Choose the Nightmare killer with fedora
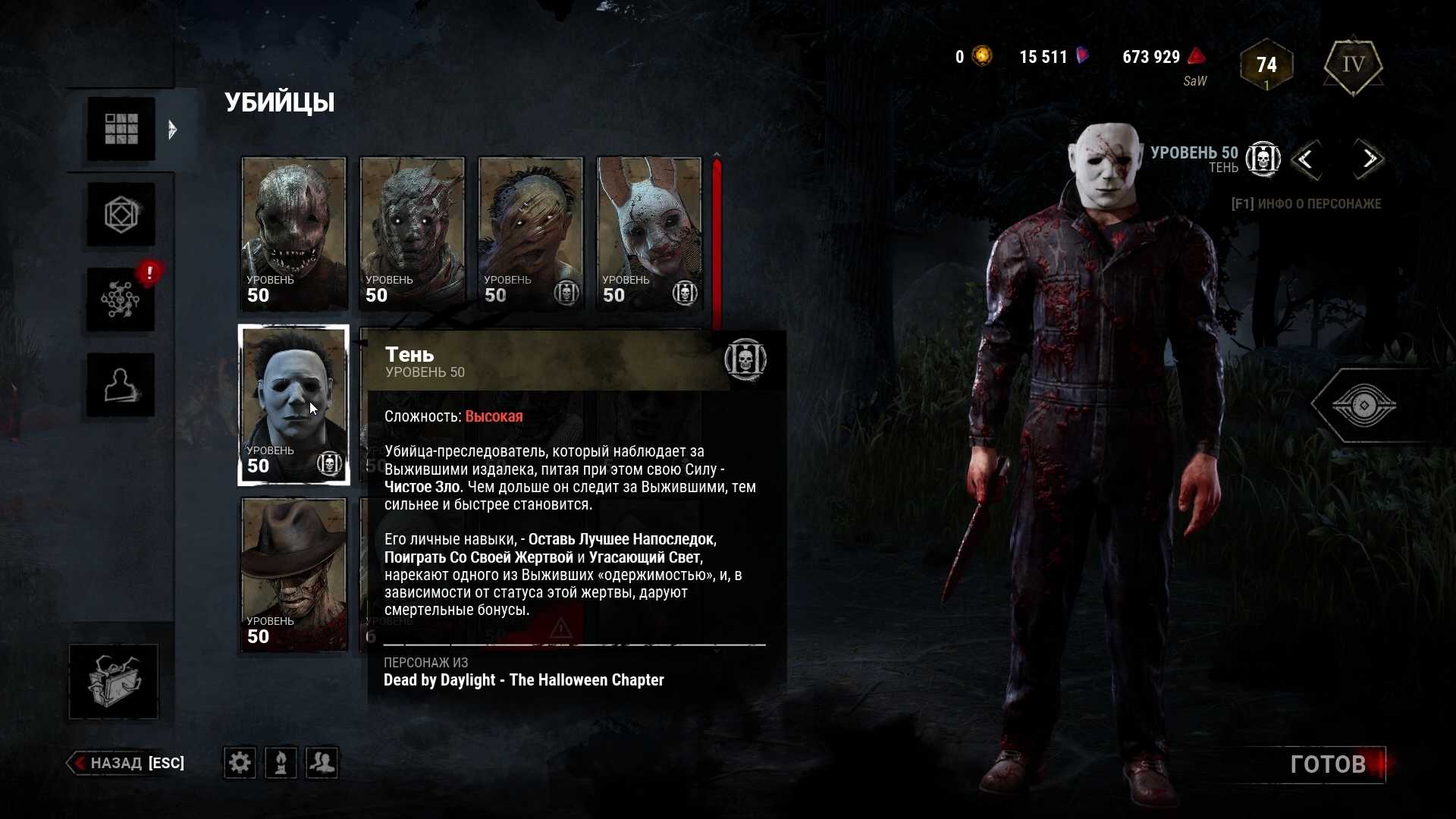Image resolution: width=1456 pixels, height=819 pixels. (x=293, y=574)
